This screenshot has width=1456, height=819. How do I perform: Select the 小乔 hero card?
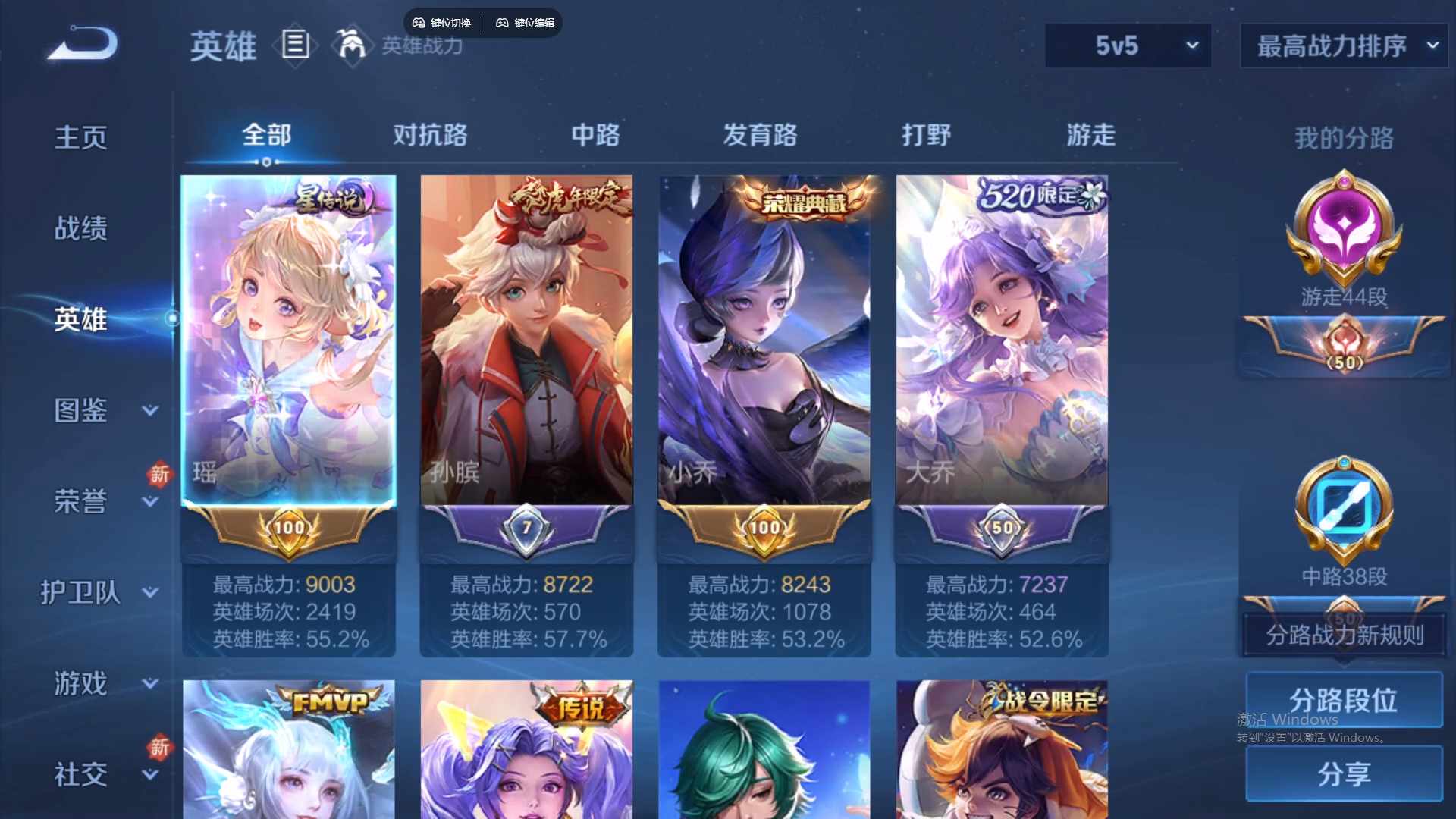click(x=764, y=341)
